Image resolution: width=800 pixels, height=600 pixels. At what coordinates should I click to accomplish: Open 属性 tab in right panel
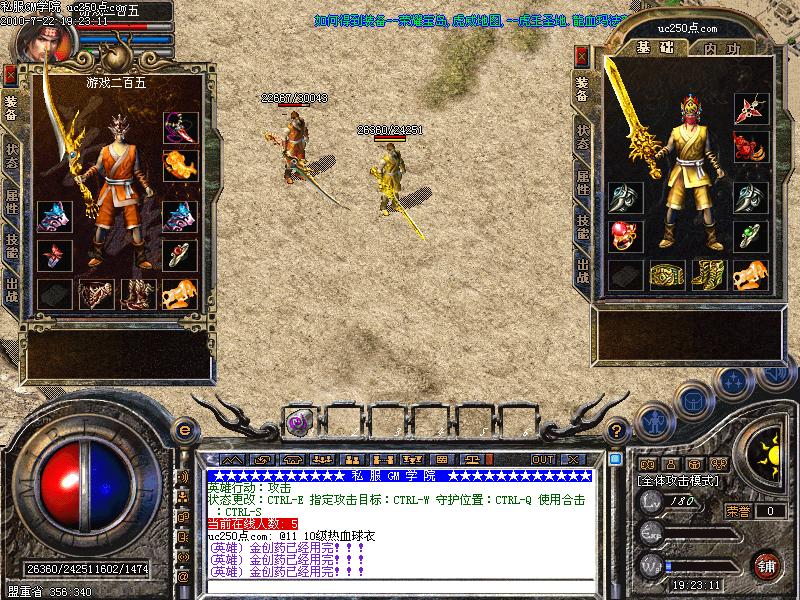tap(582, 181)
